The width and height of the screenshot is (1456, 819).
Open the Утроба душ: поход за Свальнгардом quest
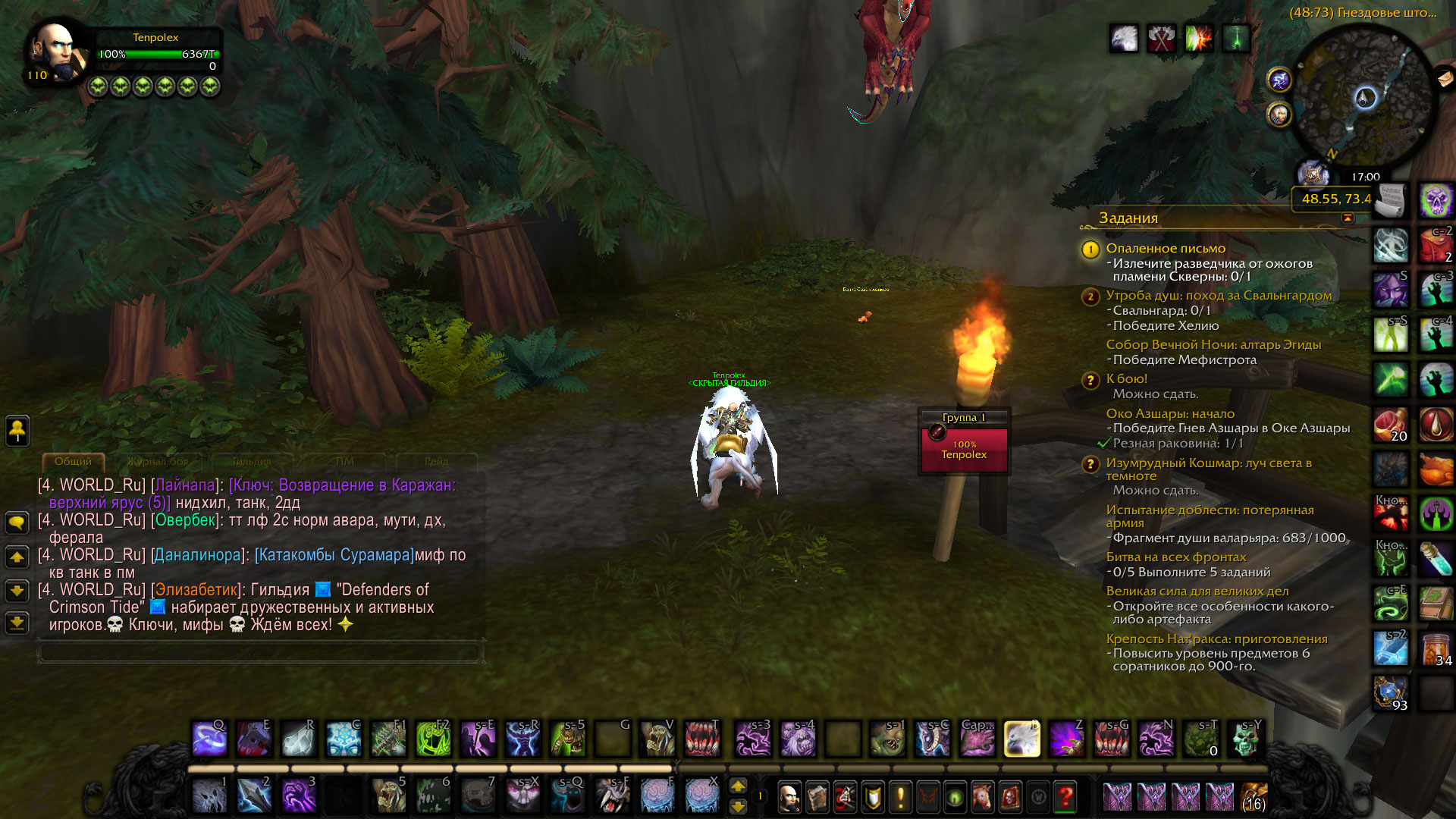pos(1219,296)
